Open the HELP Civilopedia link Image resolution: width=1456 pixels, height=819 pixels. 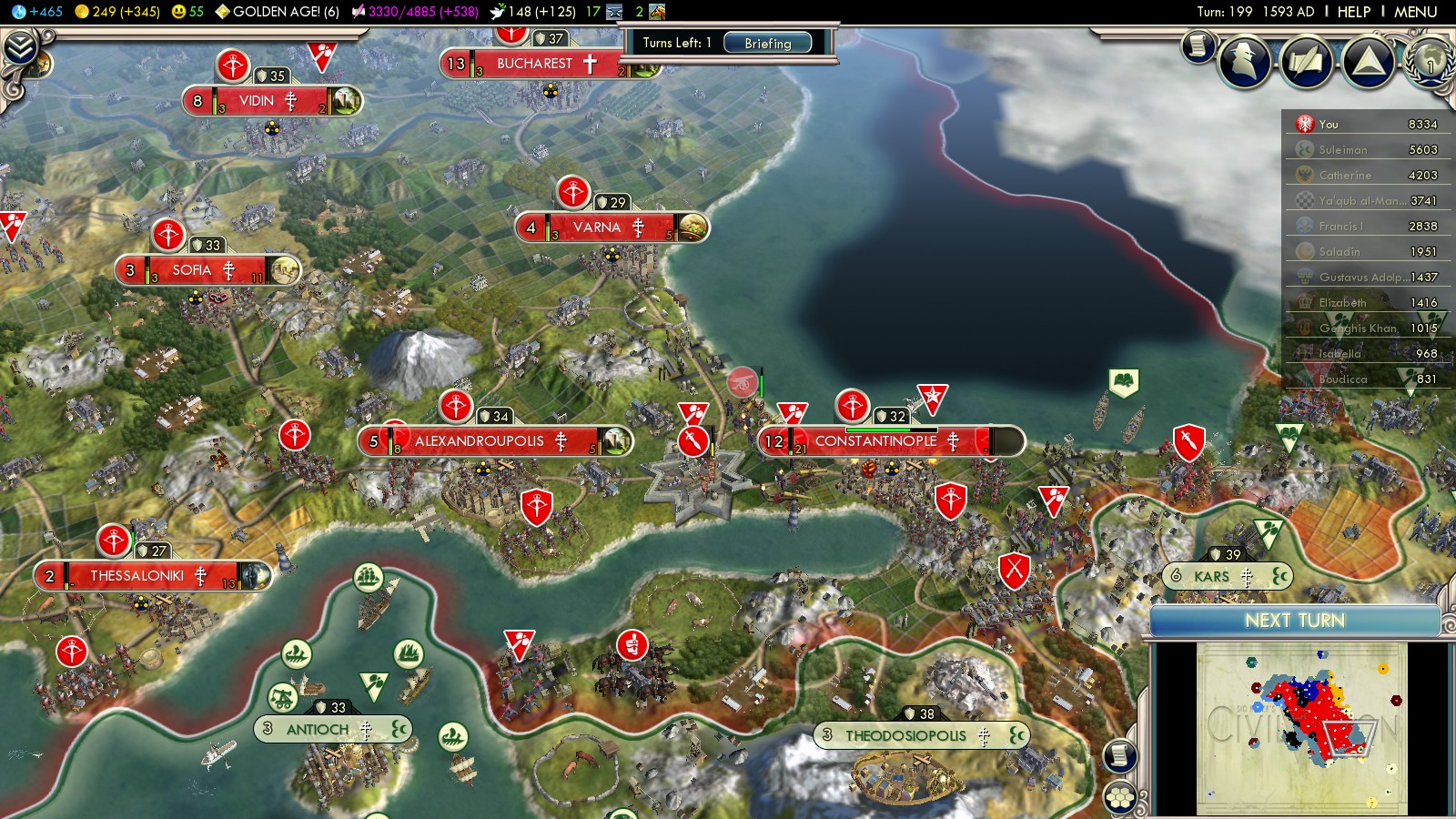1353,12
